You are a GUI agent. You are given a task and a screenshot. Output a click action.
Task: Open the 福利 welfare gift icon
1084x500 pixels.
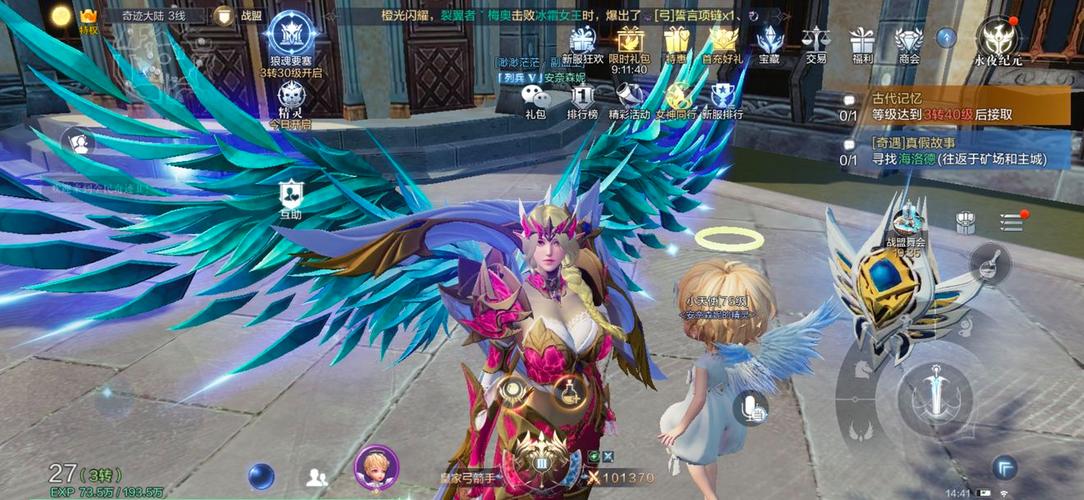point(862,42)
